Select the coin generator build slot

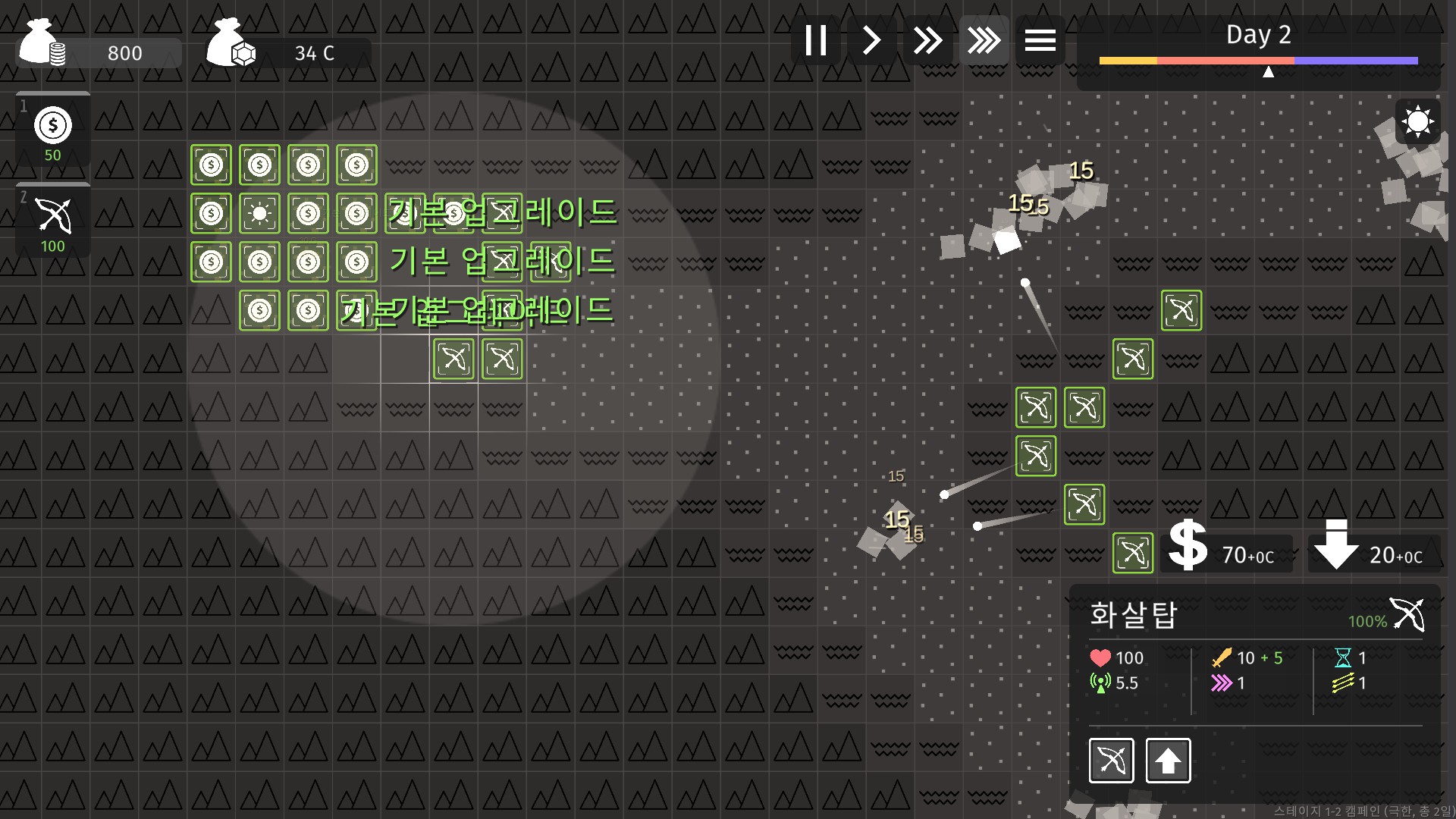click(53, 130)
